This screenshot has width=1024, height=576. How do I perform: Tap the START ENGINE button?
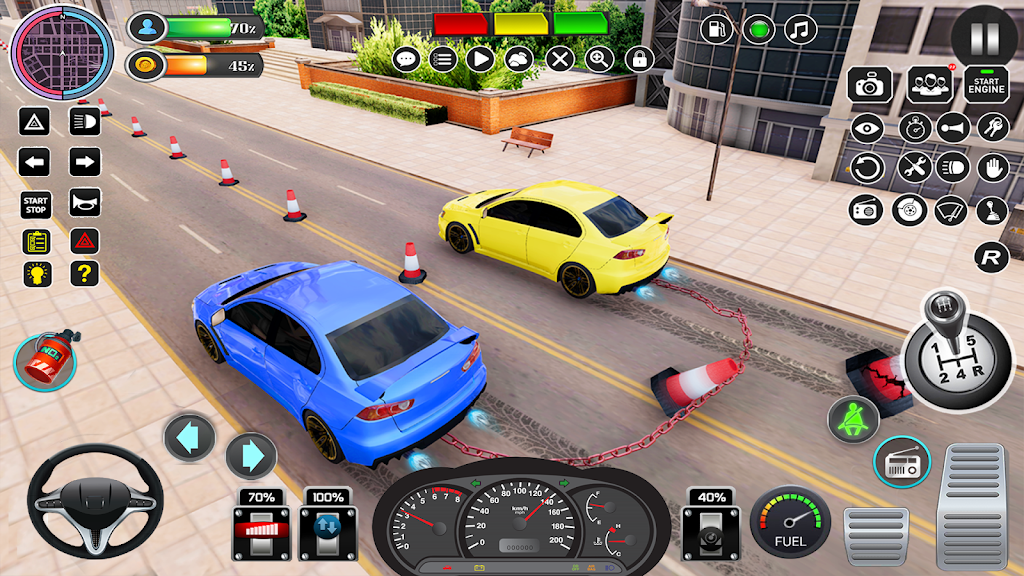(986, 85)
